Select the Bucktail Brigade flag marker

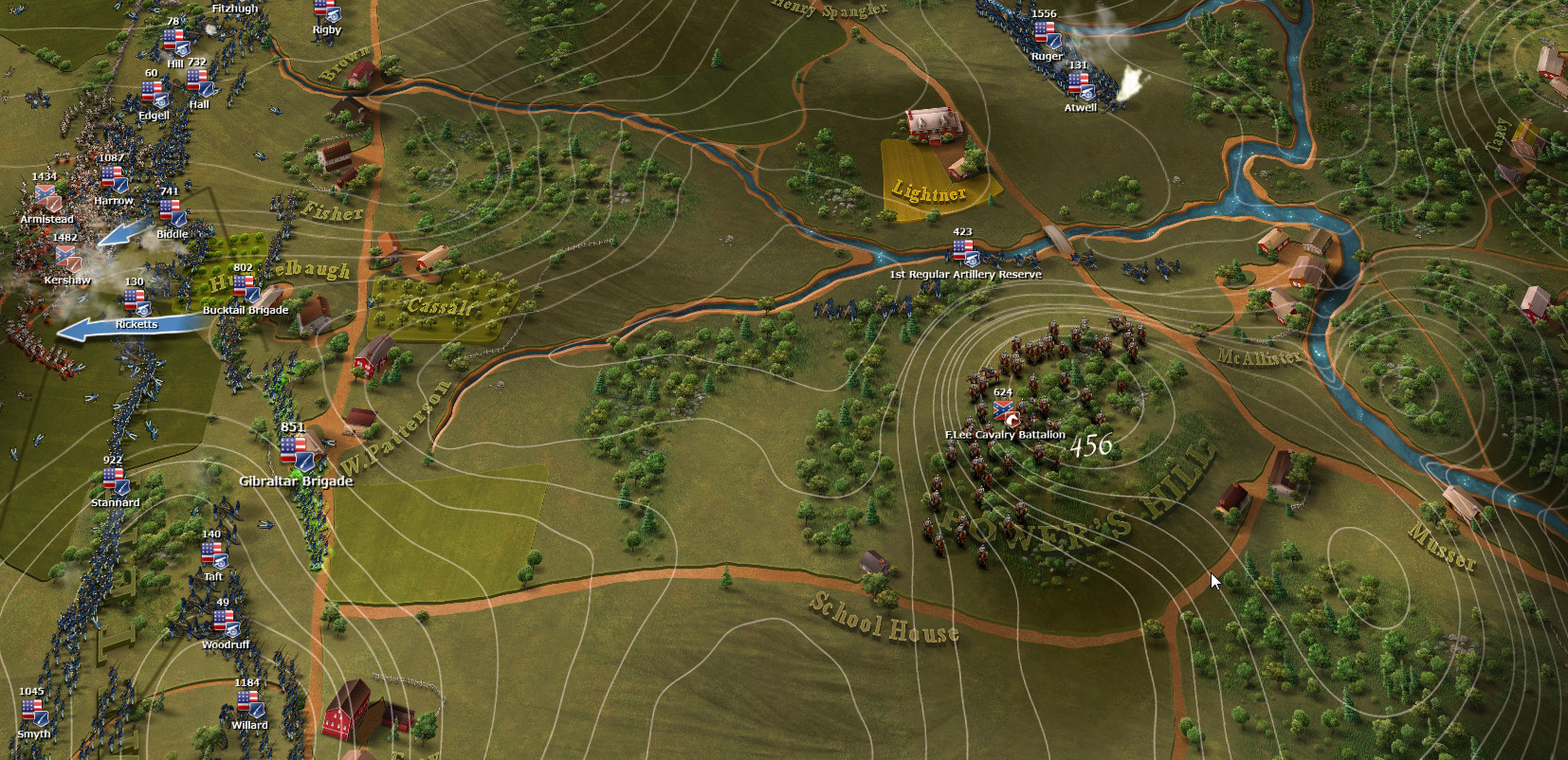[246, 288]
